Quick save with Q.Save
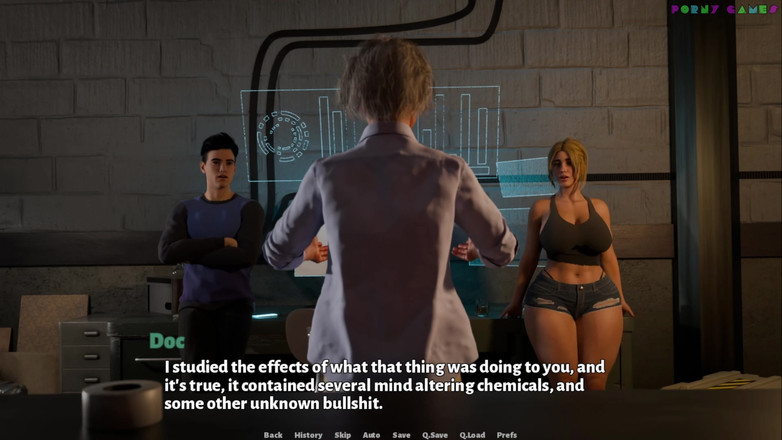Image resolution: width=782 pixels, height=440 pixels. (x=435, y=435)
